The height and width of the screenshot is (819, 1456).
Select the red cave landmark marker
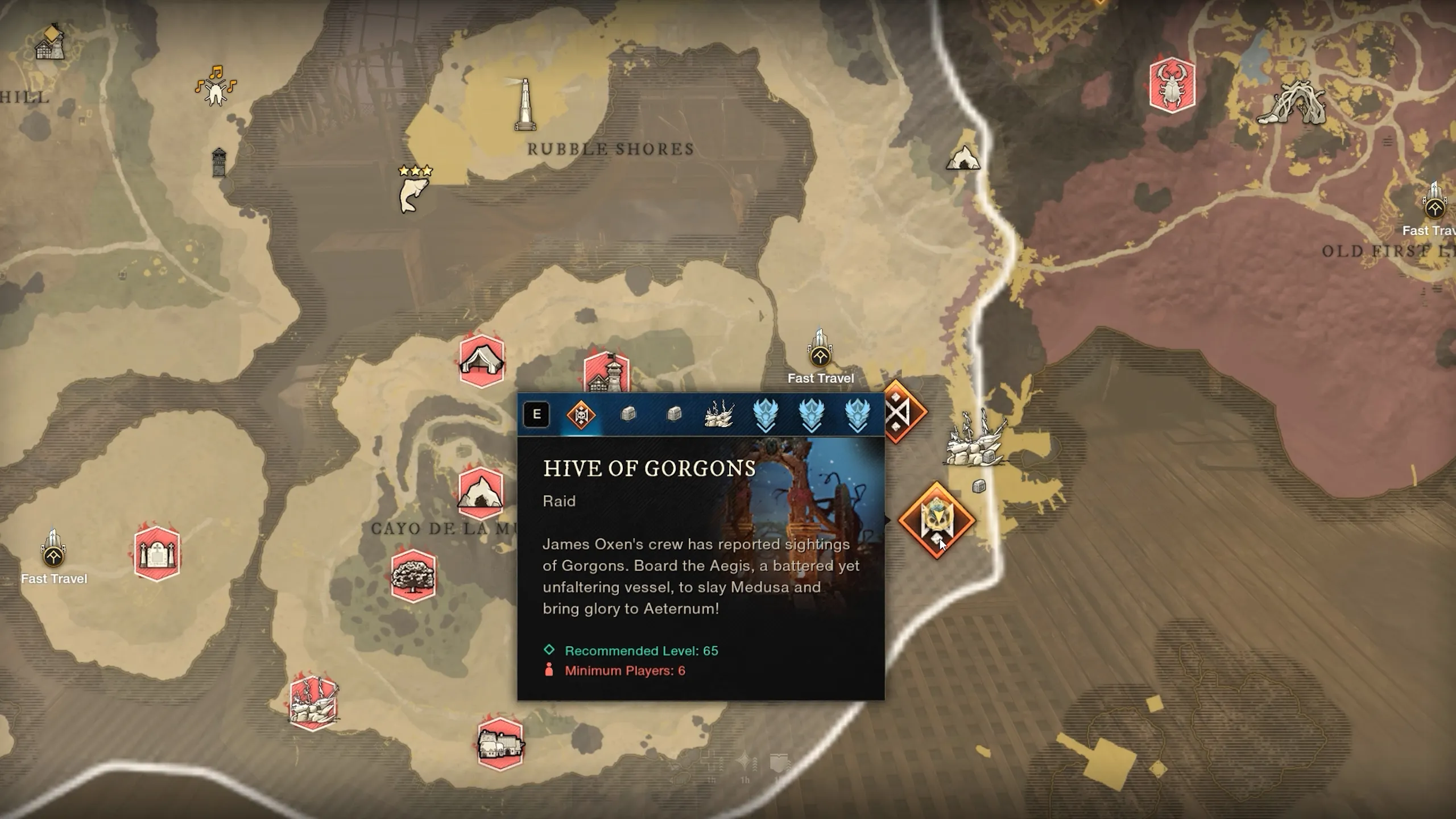pos(481,493)
